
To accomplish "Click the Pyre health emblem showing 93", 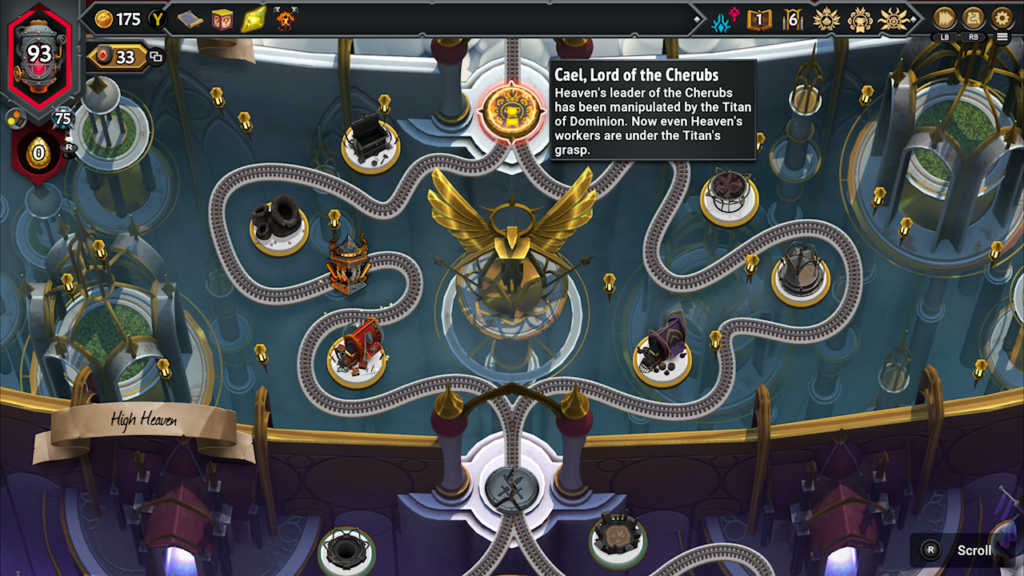I will (x=39, y=53).
